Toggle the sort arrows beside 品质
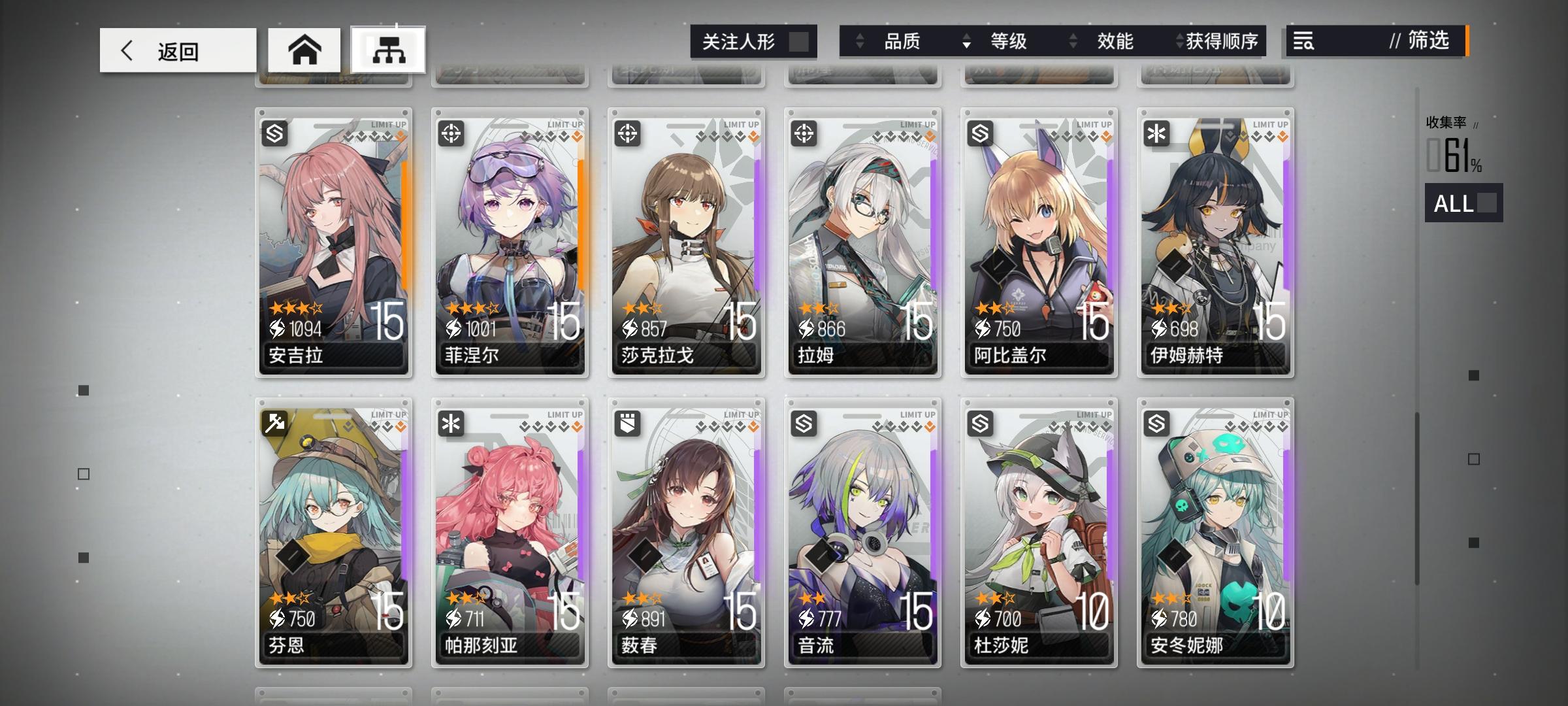Viewport: 1568px width, 706px height. [859, 42]
